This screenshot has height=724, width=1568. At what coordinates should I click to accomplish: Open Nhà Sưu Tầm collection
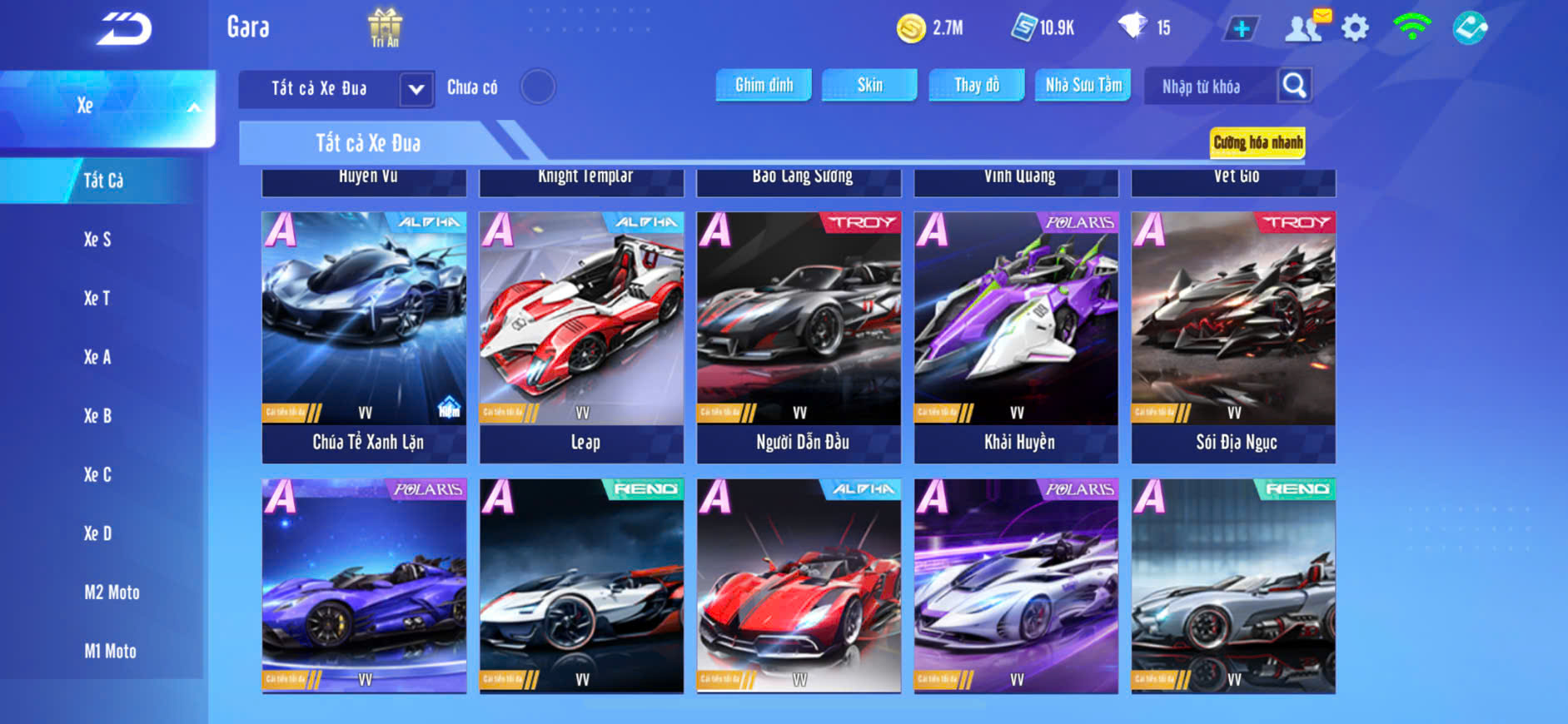tap(1083, 85)
